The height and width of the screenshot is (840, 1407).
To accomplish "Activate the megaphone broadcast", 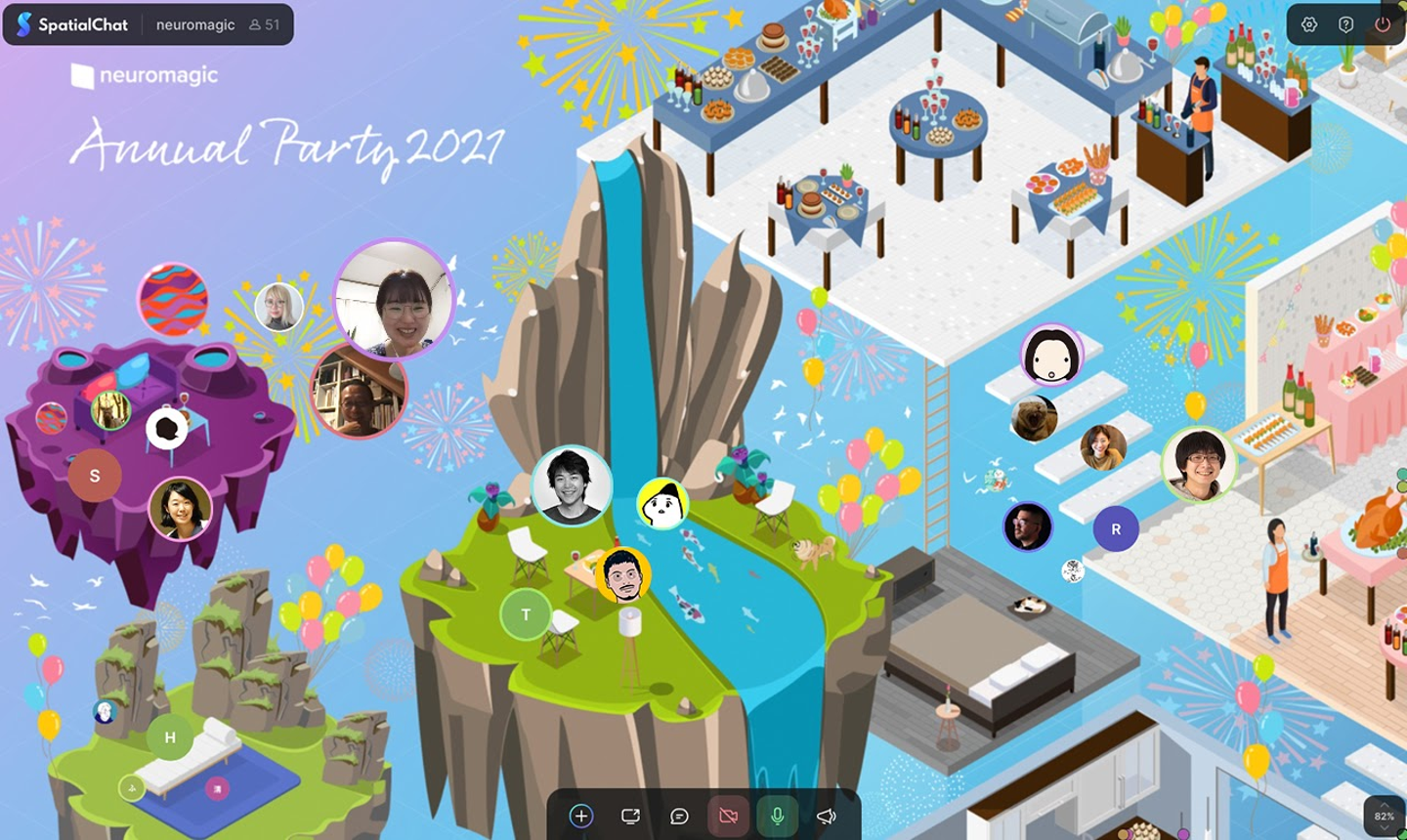I will pyautogui.click(x=827, y=816).
